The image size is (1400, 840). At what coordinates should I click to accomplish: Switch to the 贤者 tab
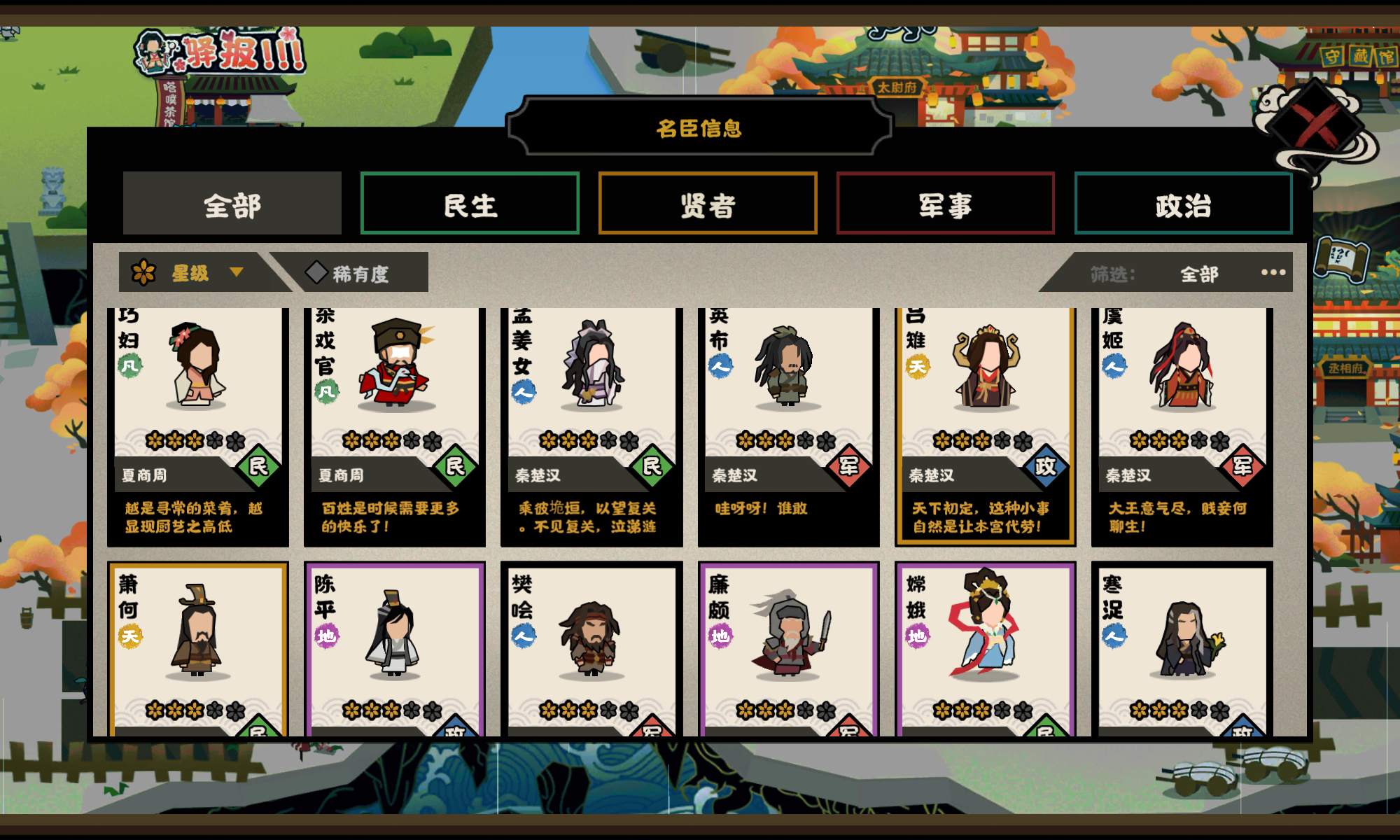click(707, 203)
